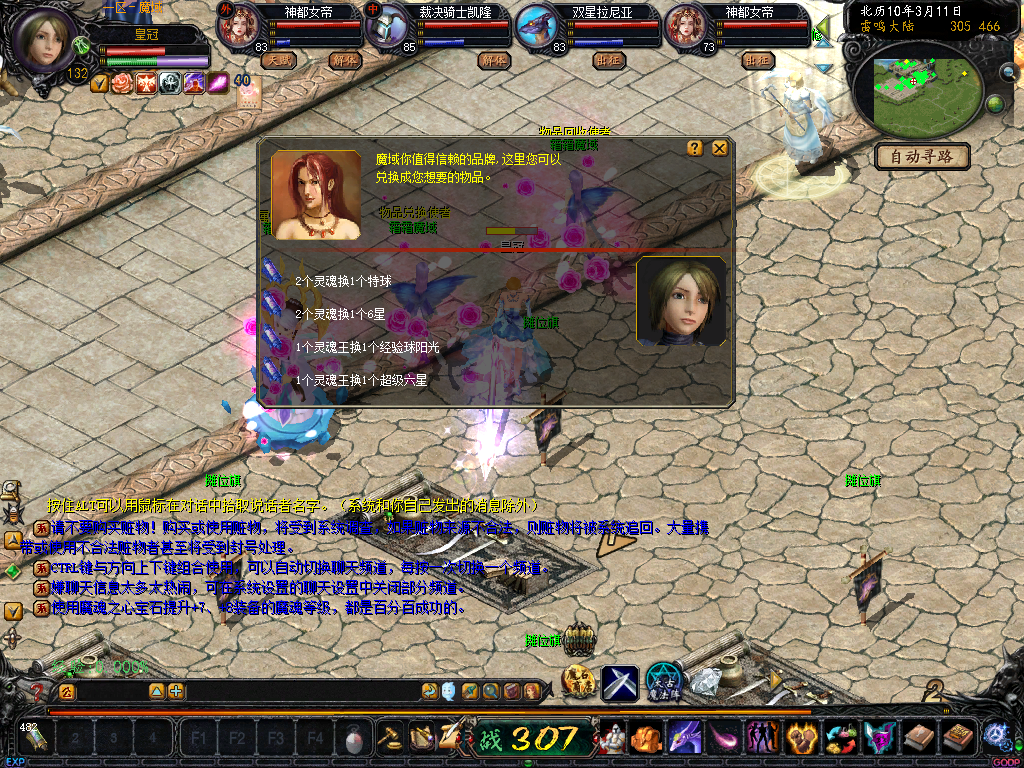This screenshot has height=768, width=1024.
Task: Click the 天赋 button under first pet
Action: coord(278,60)
